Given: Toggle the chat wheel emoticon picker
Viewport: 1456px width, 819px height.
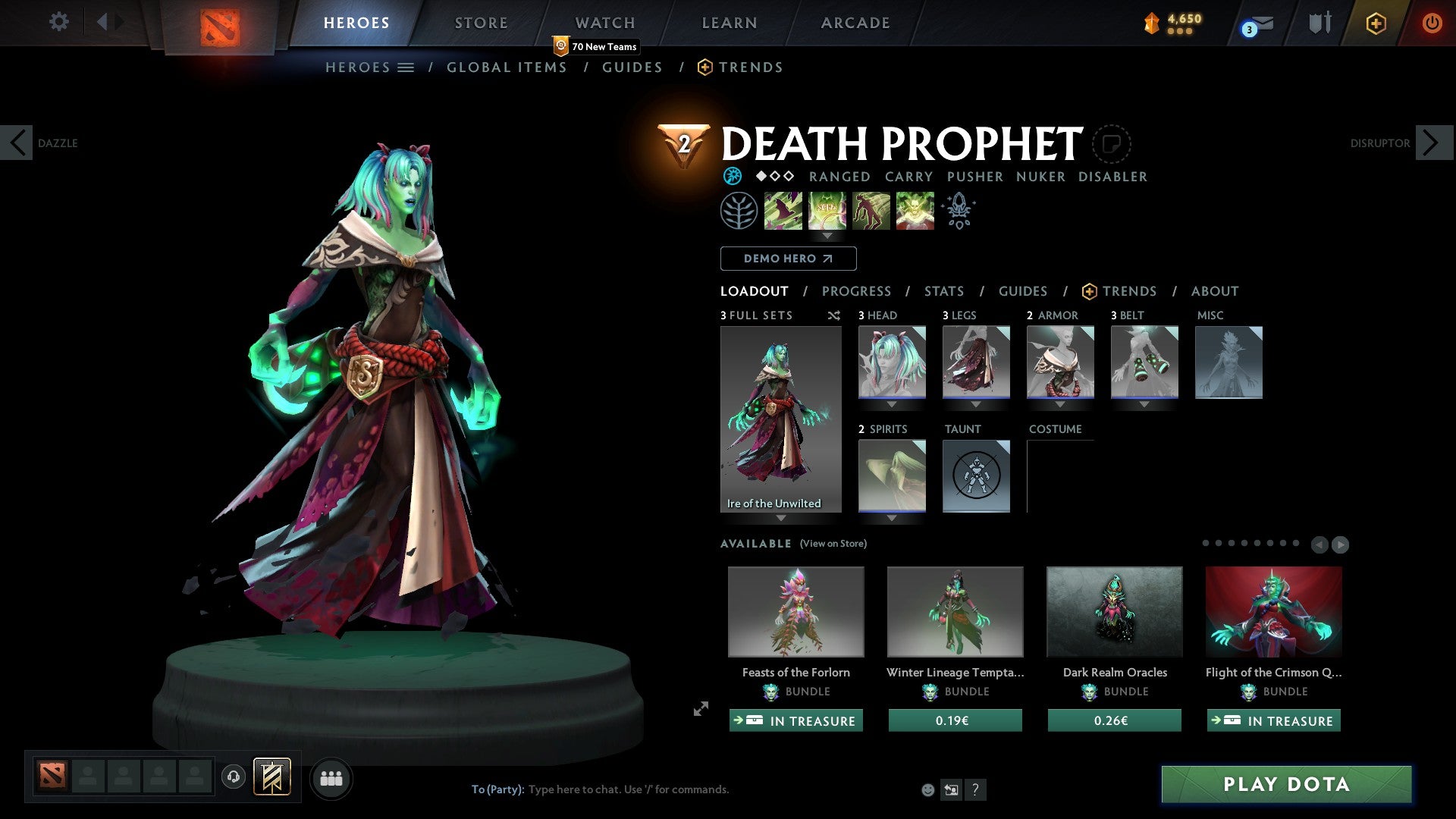Looking at the screenshot, I should click(927, 789).
